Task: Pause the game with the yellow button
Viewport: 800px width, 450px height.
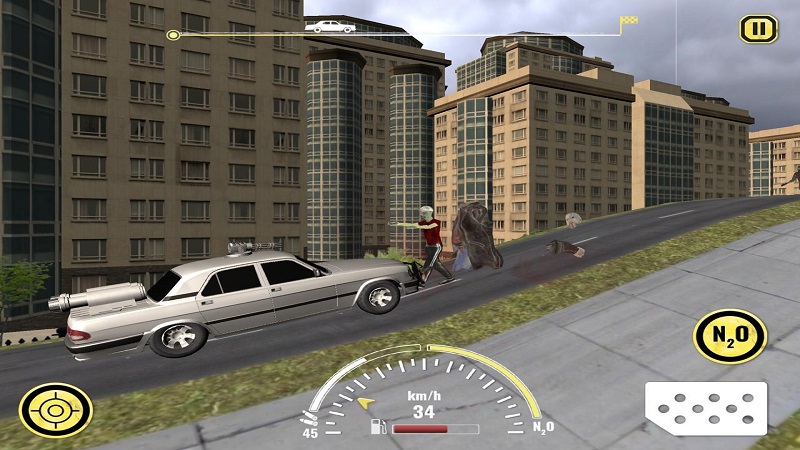Action: (758, 28)
